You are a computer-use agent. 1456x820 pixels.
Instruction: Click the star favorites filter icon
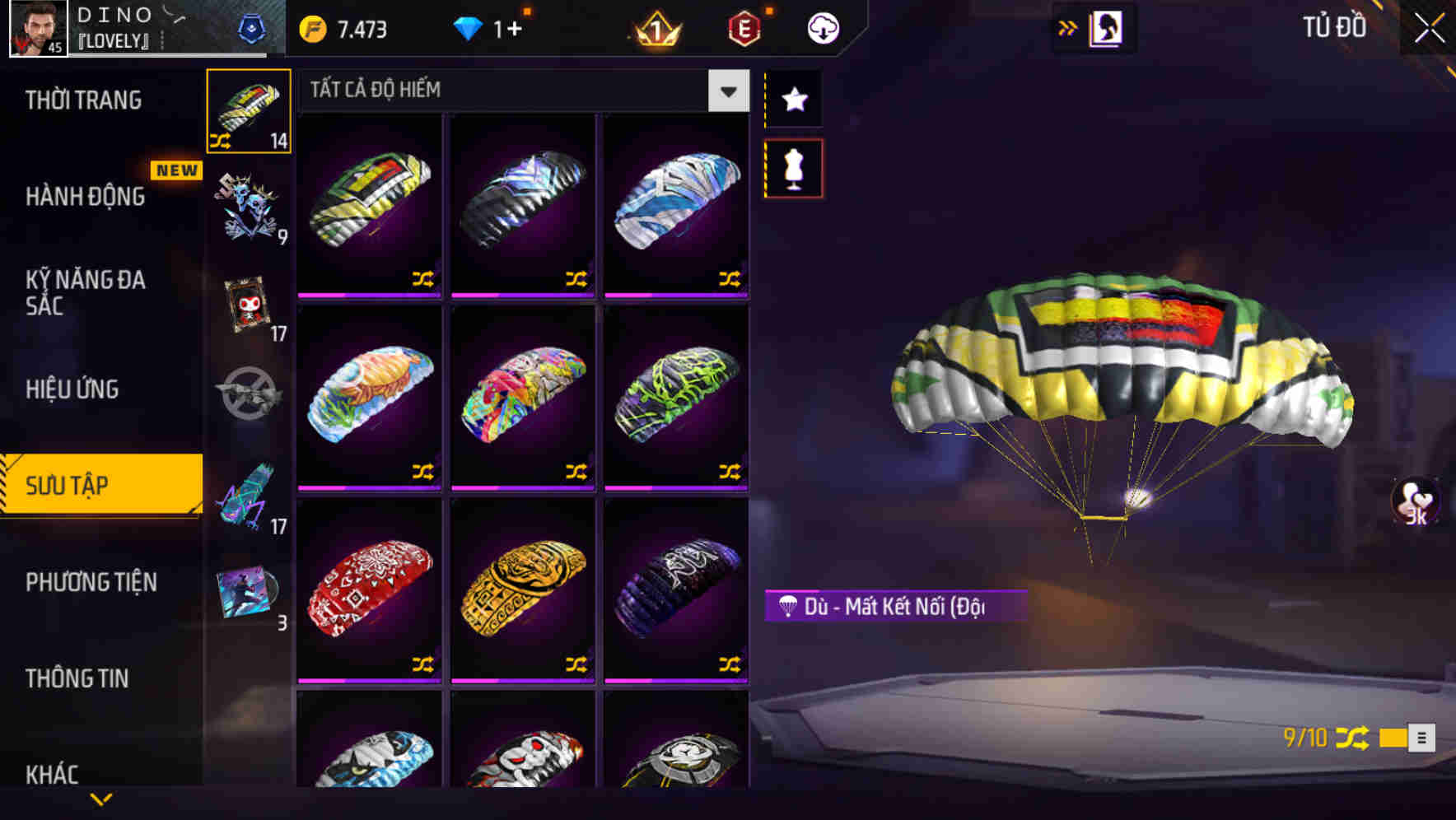pos(793,100)
